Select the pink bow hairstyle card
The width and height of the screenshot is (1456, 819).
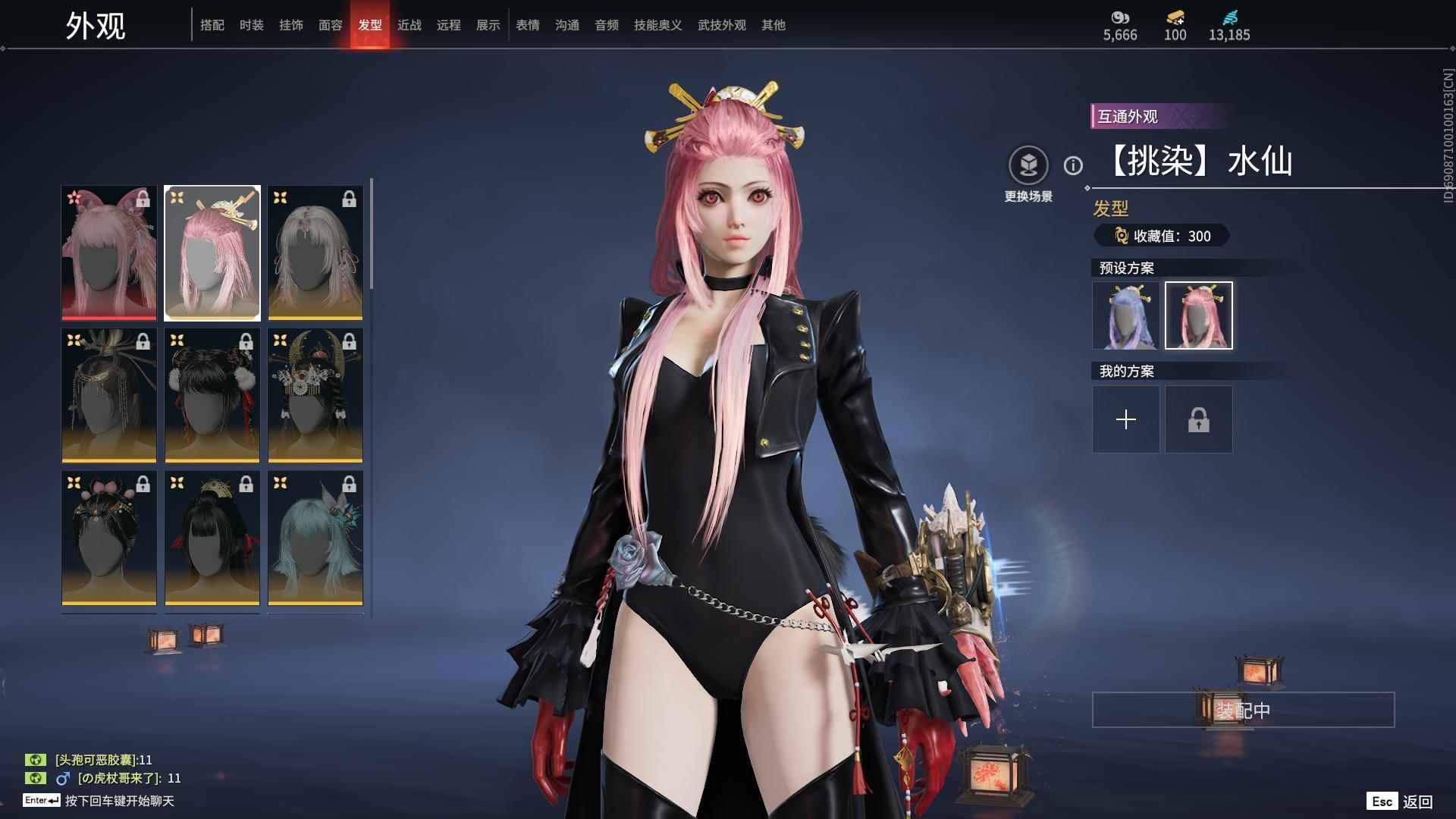pyautogui.click(x=109, y=253)
